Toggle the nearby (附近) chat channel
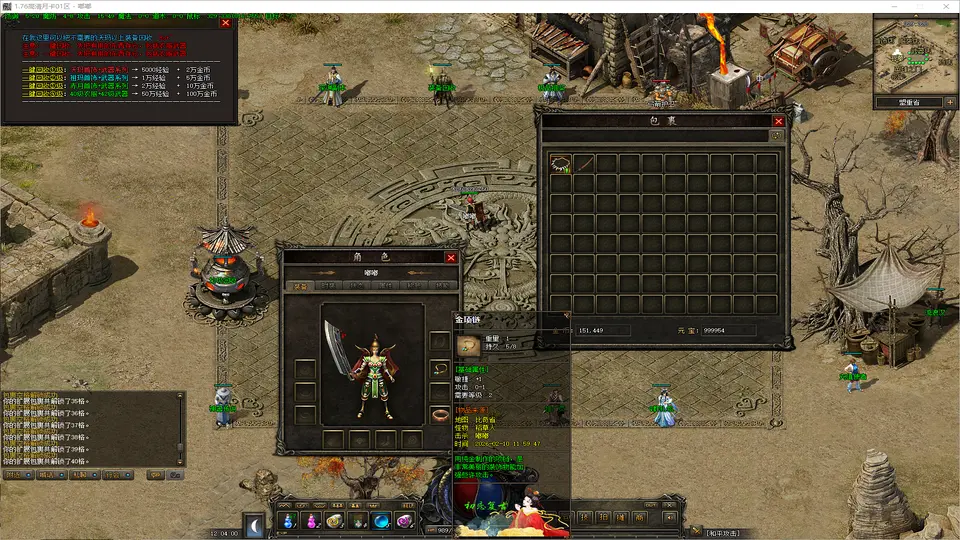This screenshot has width=960, height=540. click(x=17, y=475)
